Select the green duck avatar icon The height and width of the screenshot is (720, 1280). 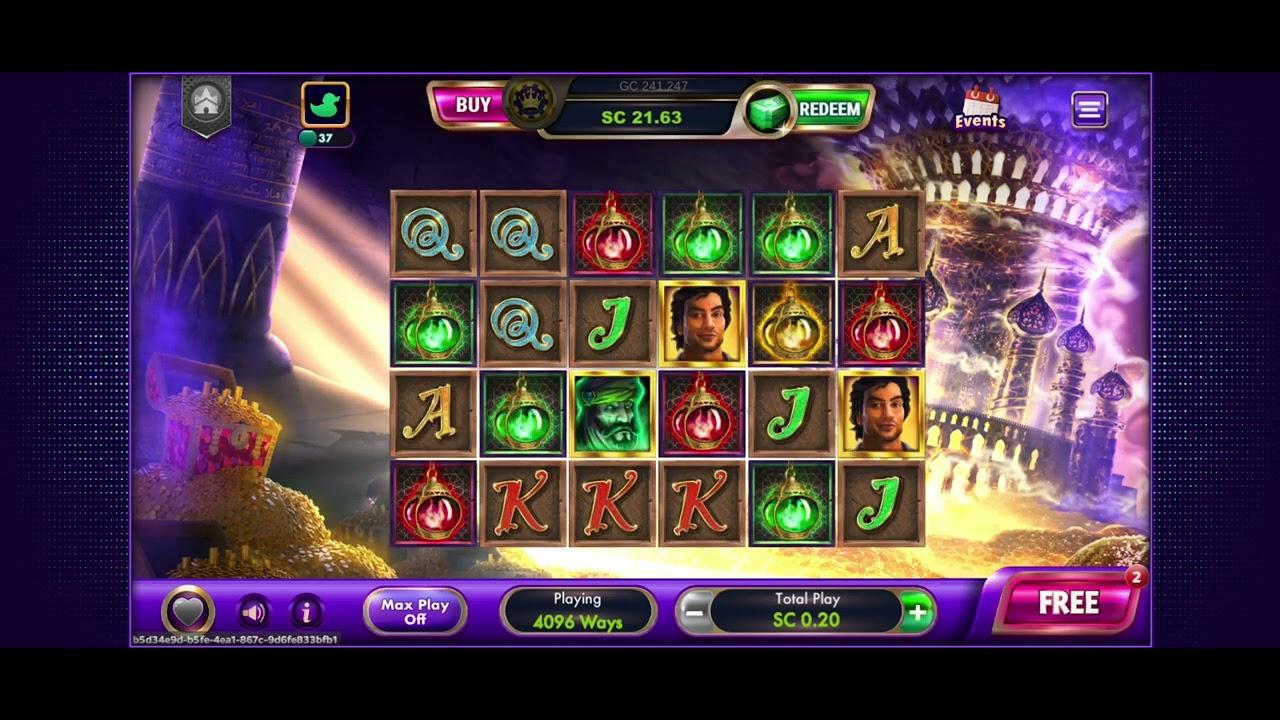pyautogui.click(x=325, y=104)
